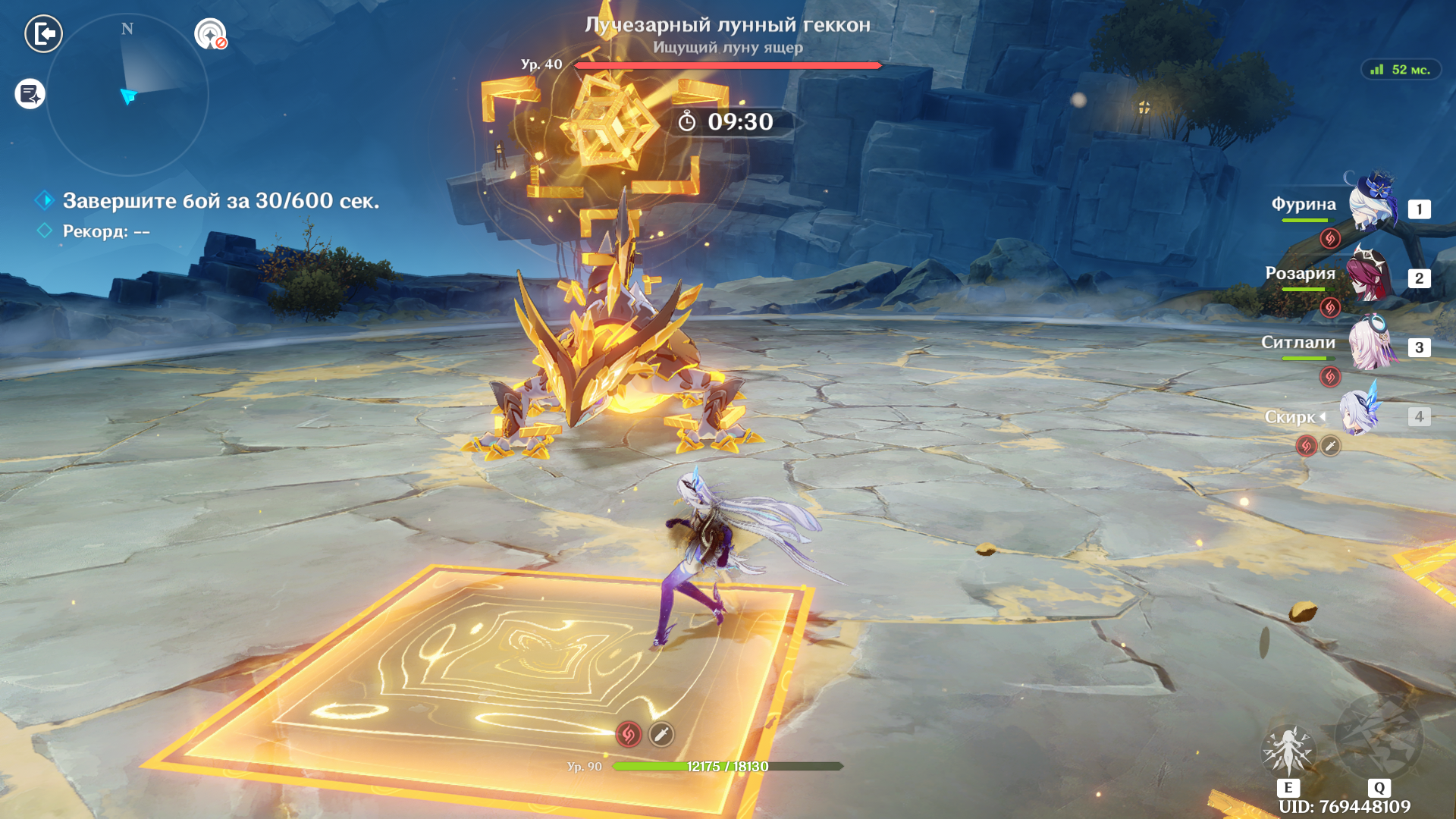Click the co-op mode icon

[210, 34]
